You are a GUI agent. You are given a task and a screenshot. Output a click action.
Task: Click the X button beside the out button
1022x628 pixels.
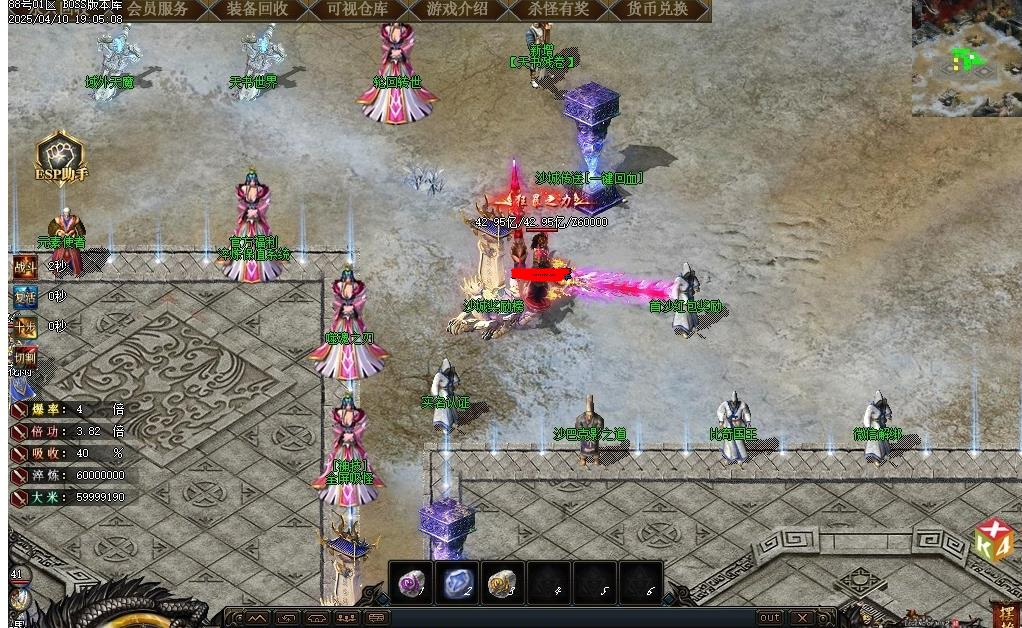point(802,618)
